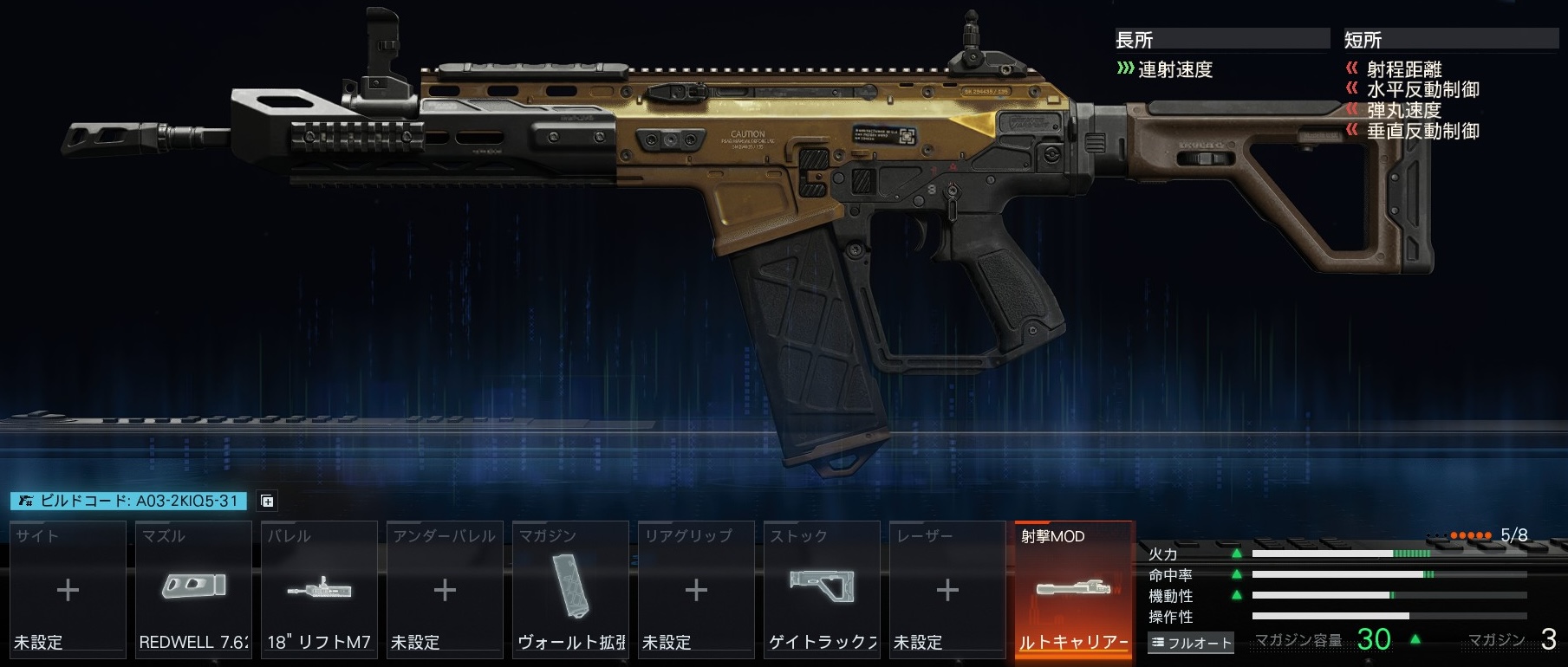This screenshot has width=1568, height=667.
Task: Select the マガジン slot with ヴォールト拡張
Action: click(570, 589)
